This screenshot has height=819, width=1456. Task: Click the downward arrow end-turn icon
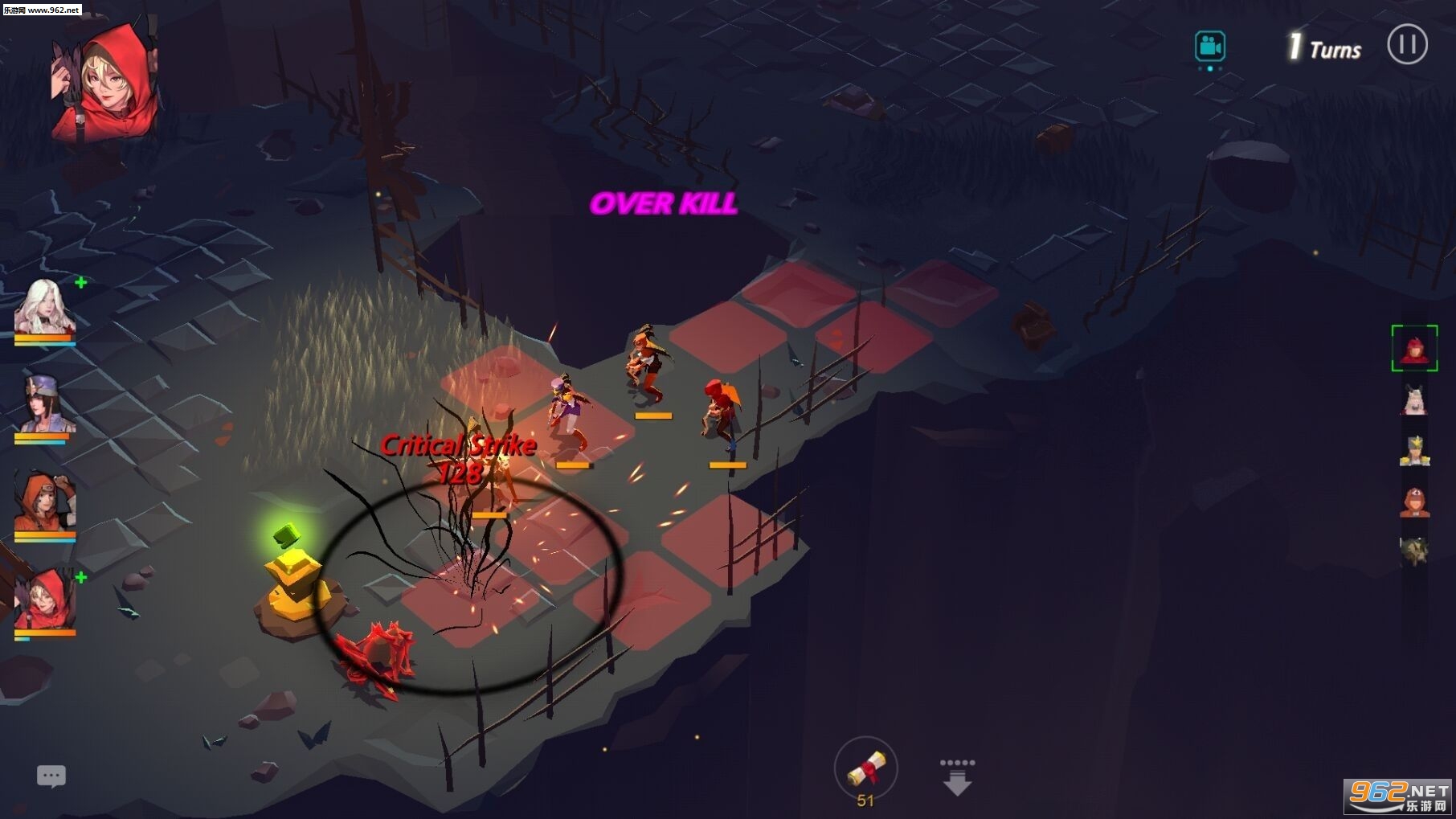956,777
